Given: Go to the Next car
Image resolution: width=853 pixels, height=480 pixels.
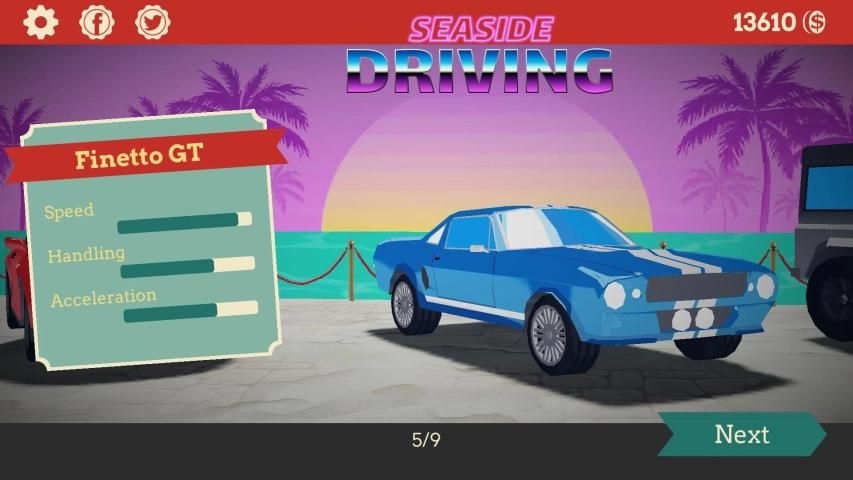Looking at the screenshot, I should pyautogui.click(x=741, y=435).
